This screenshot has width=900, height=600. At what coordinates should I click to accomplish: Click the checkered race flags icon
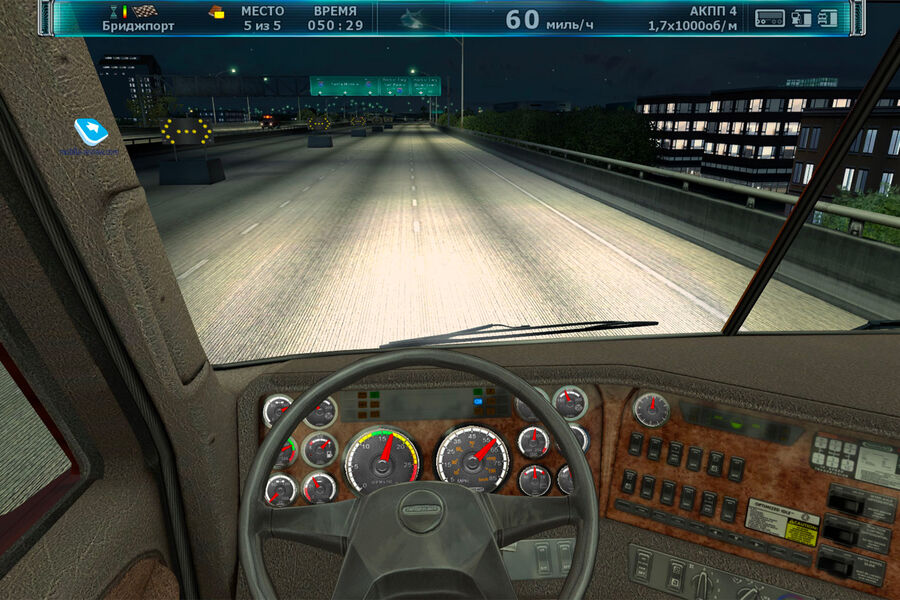(145, 11)
